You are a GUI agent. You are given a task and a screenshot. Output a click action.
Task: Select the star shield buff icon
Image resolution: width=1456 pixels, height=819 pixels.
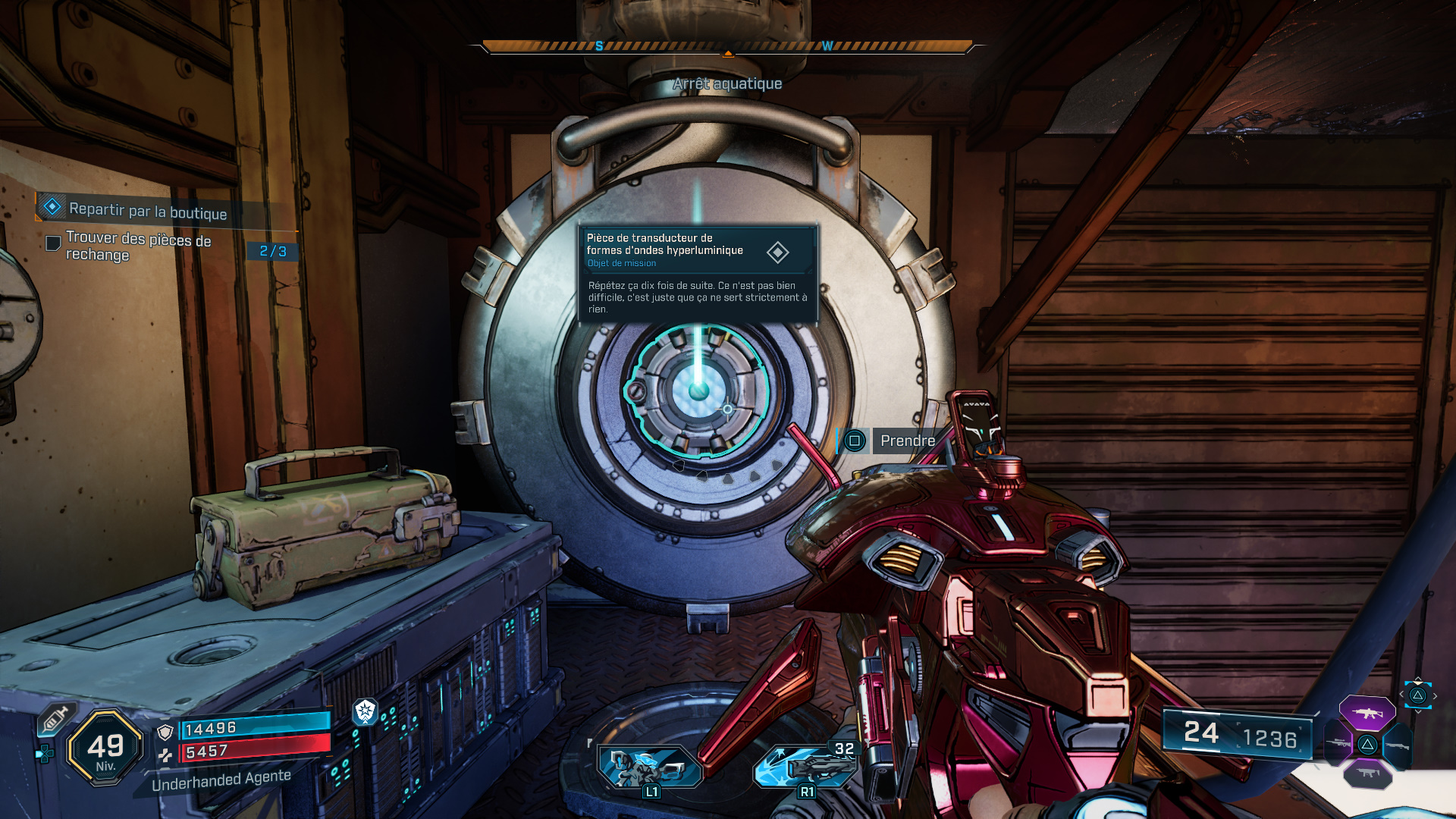[366, 711]
